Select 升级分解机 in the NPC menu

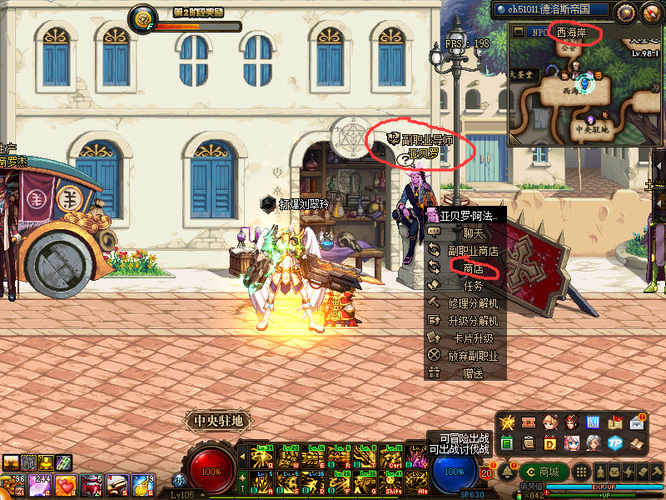point(473,320)
